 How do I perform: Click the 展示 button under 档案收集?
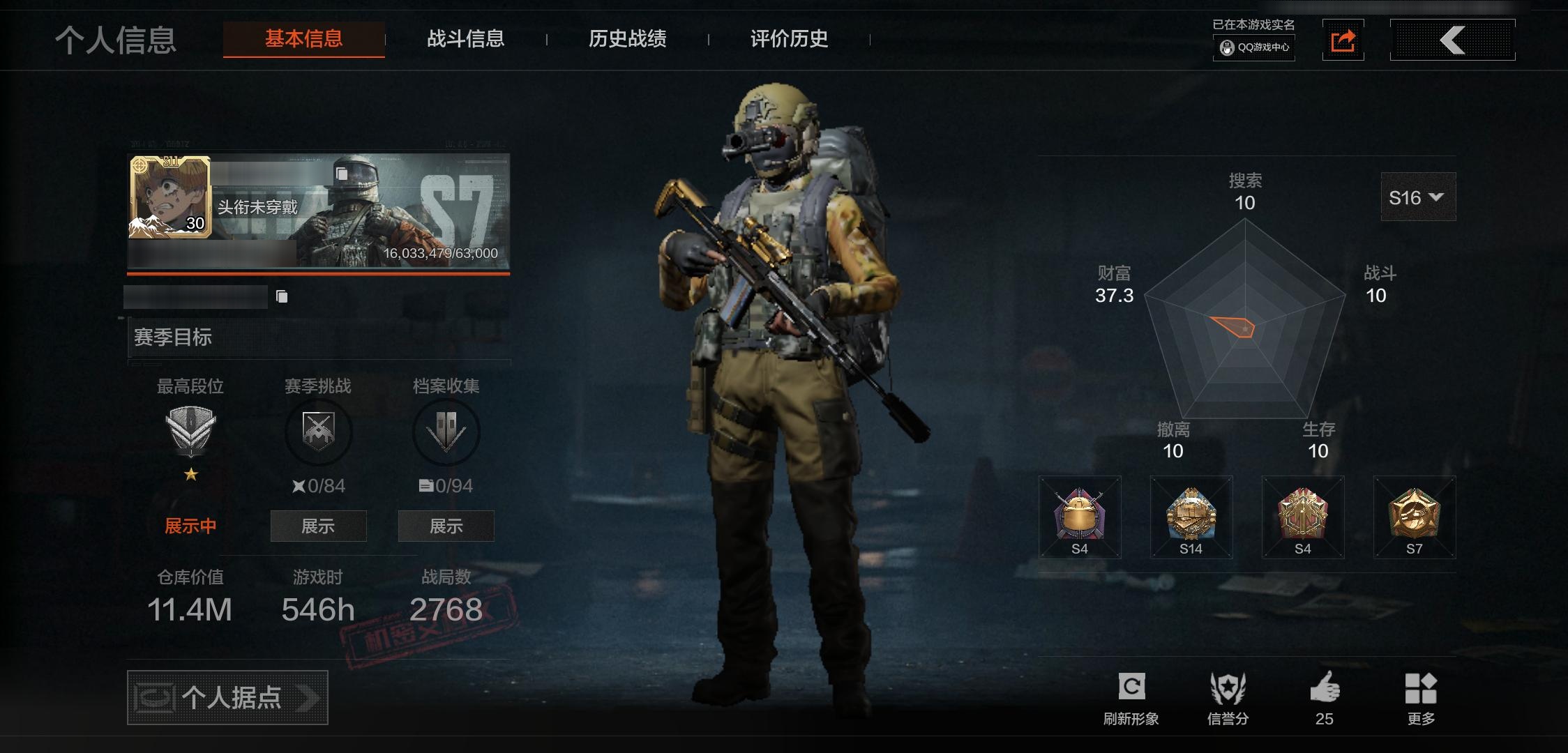tap(446, 526)
